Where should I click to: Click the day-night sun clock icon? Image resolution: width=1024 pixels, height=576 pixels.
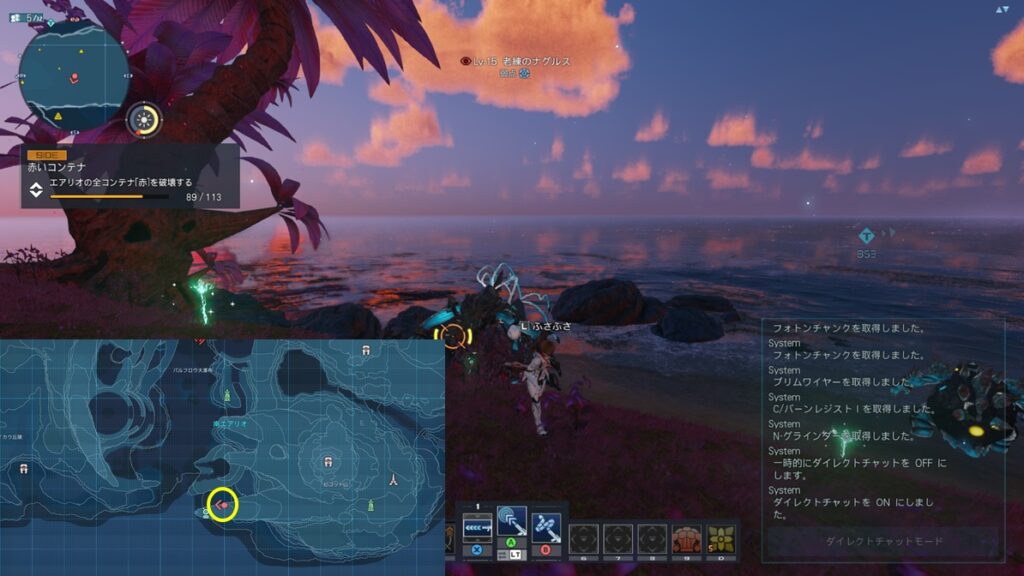click(x=145, y=121)
